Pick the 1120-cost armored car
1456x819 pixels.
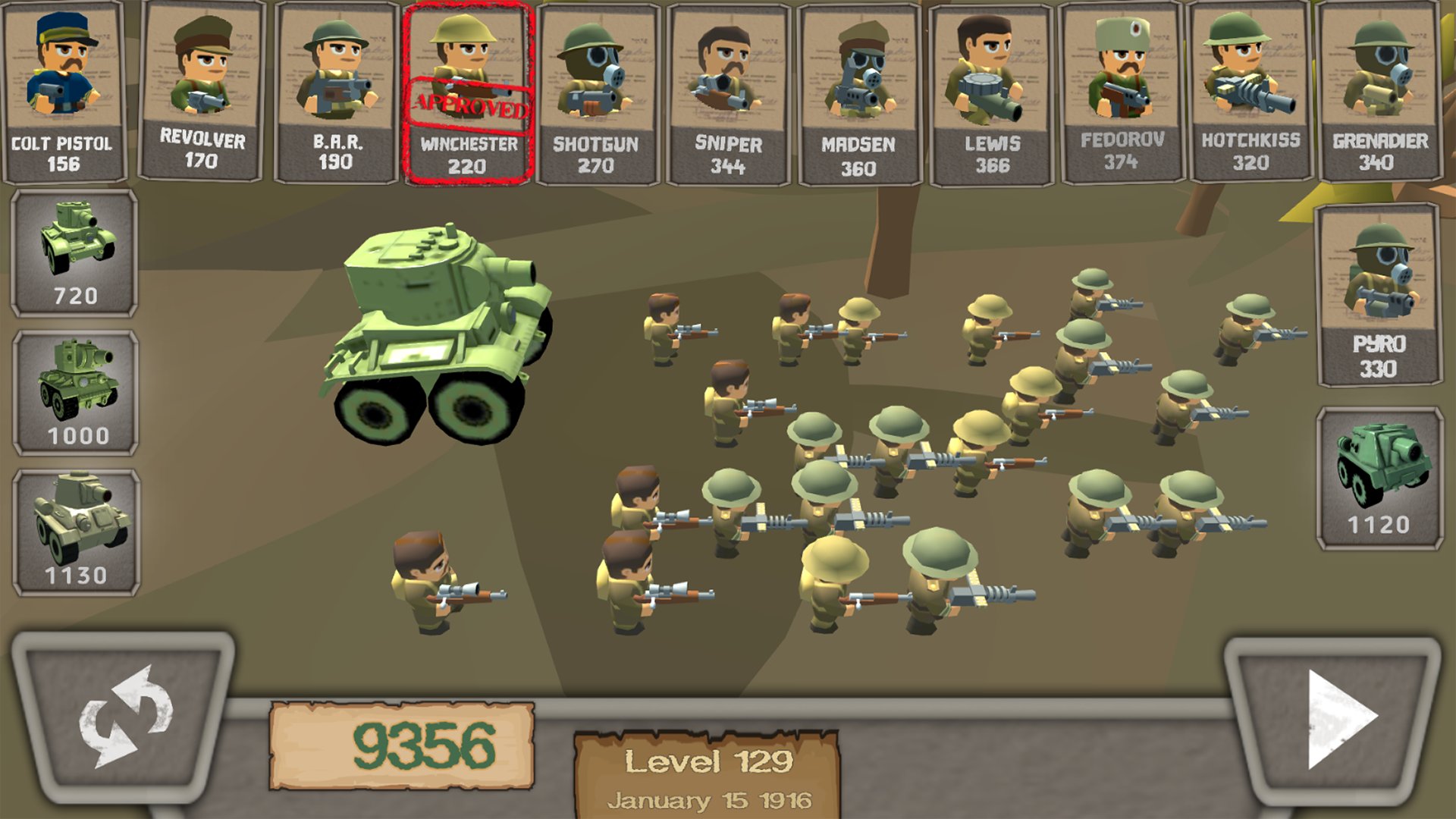[x=1382, y=478]
